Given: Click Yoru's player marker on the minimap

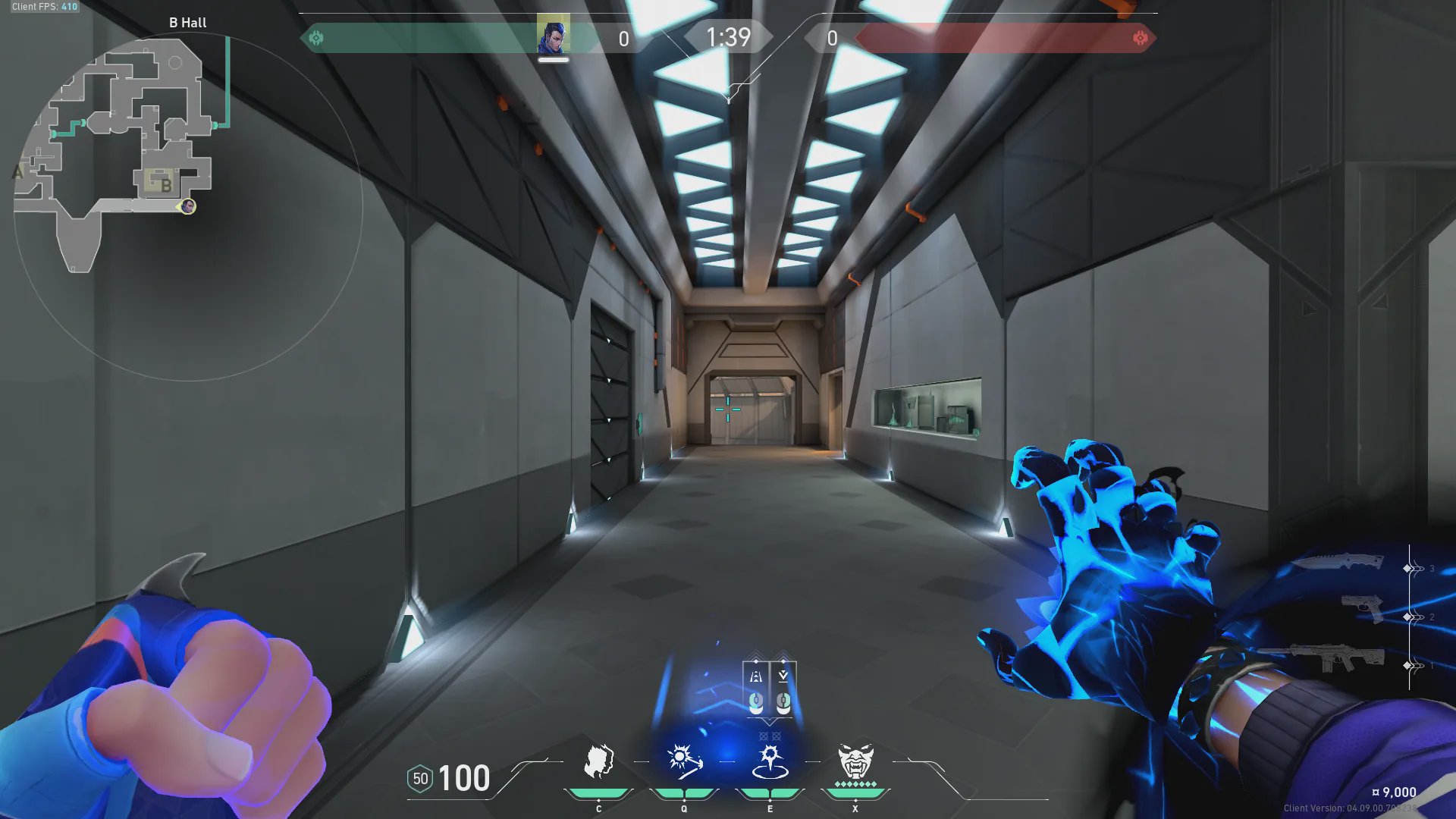Looking at the screenshot, I should tap(188, 206).
